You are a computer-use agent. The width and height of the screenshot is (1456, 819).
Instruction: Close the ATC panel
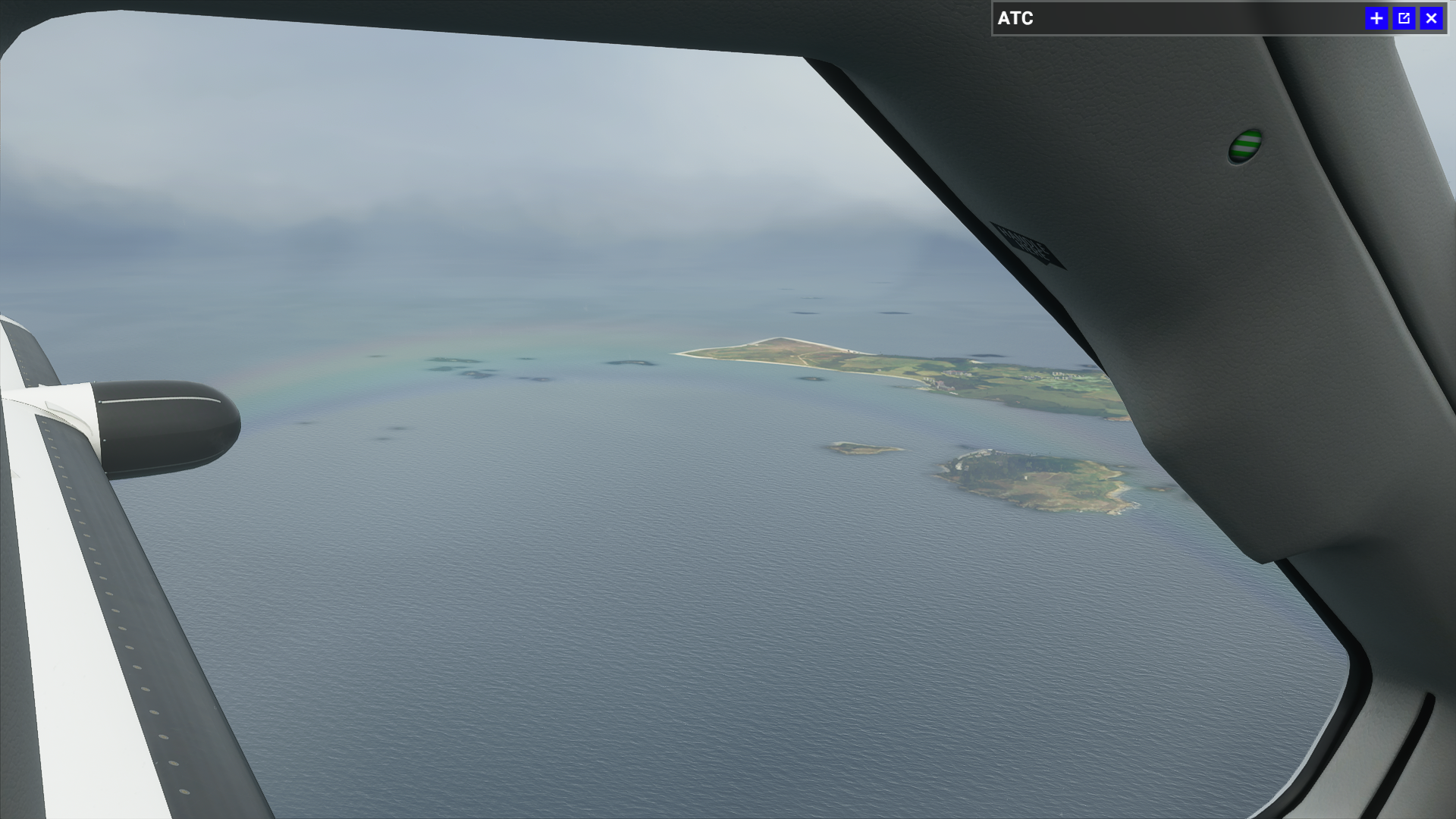tap(1431, 18)
